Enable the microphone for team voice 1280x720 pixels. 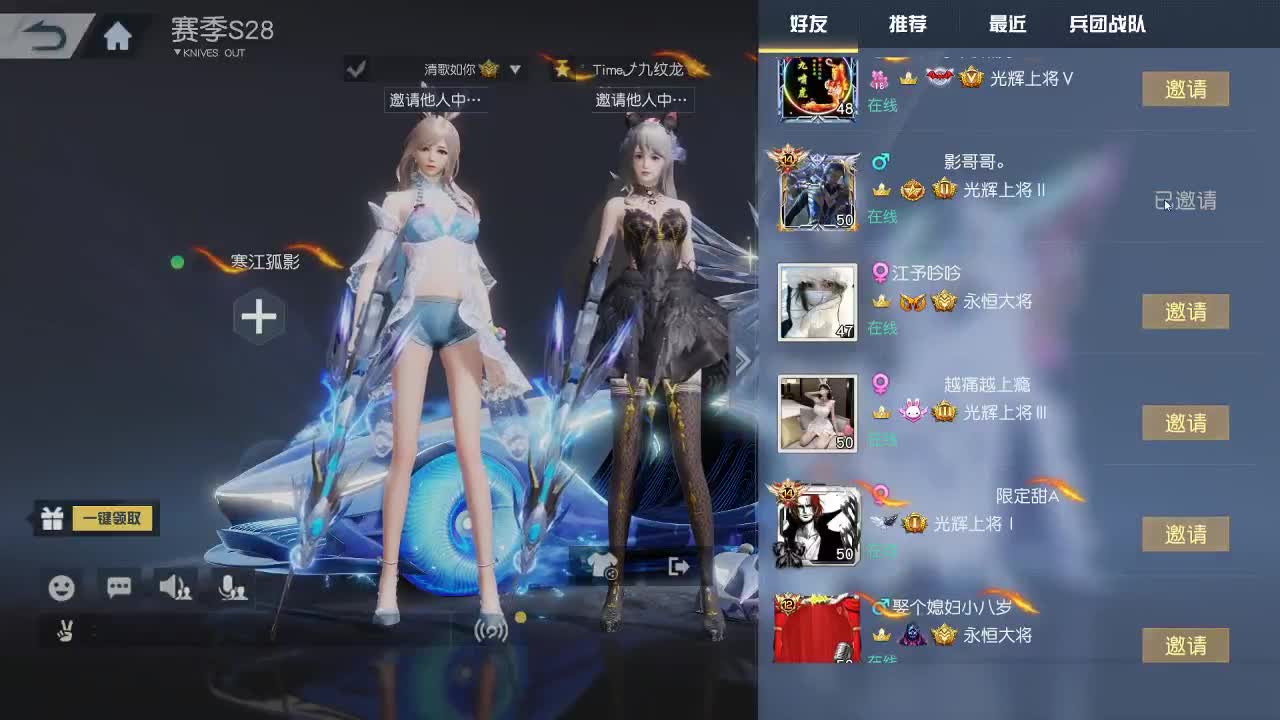(x=233, y=589)
